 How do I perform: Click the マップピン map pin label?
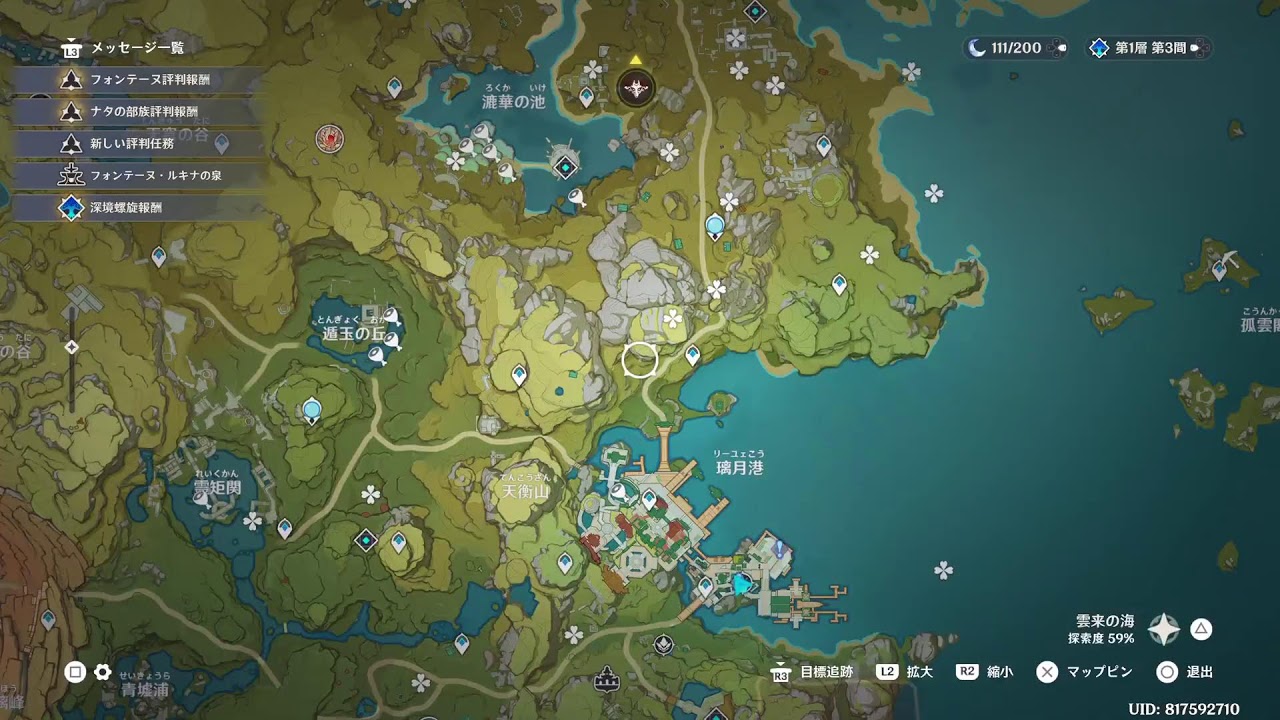1099,672
